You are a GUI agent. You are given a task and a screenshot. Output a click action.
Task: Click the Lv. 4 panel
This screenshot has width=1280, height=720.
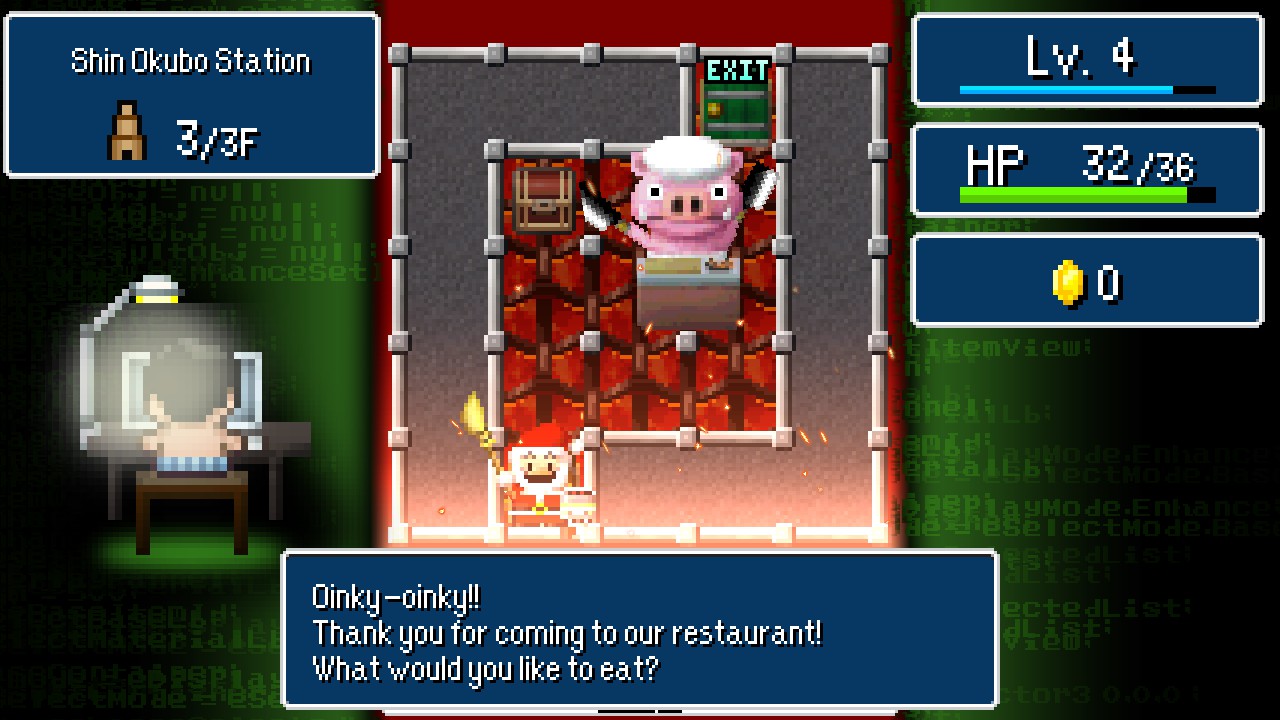1086,60
